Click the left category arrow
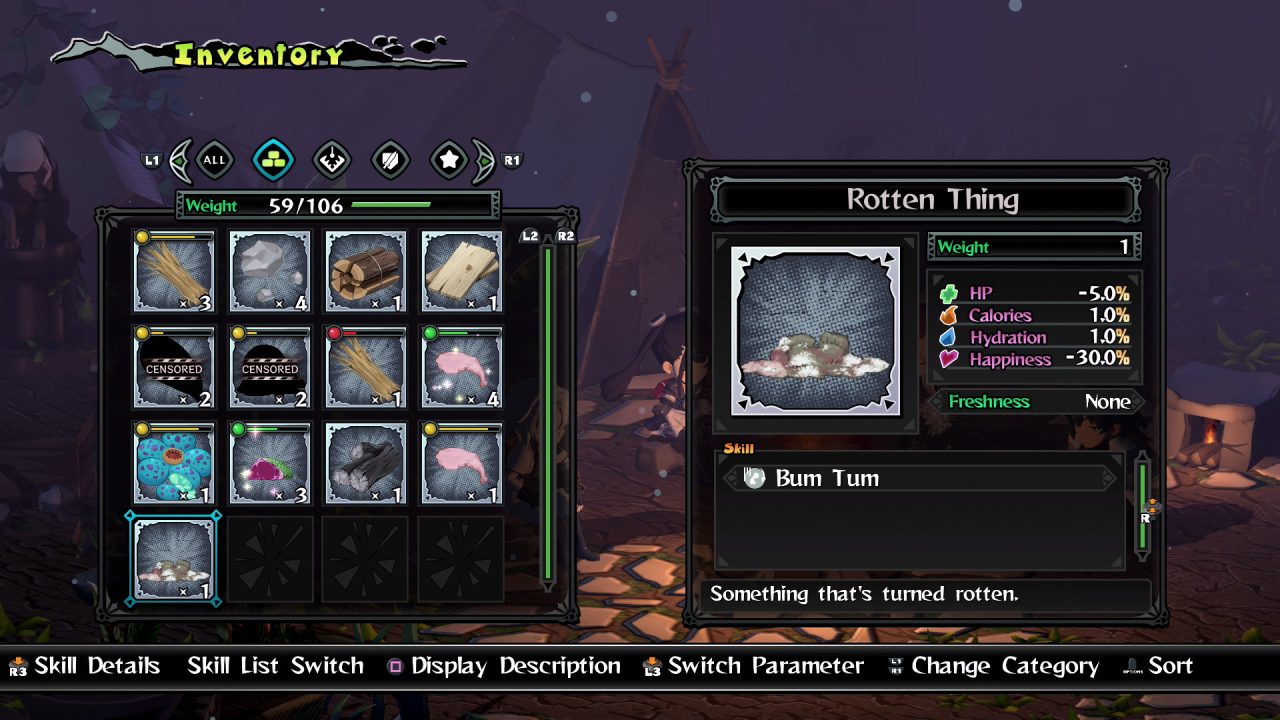1280x720 pixels. point(181,159)
